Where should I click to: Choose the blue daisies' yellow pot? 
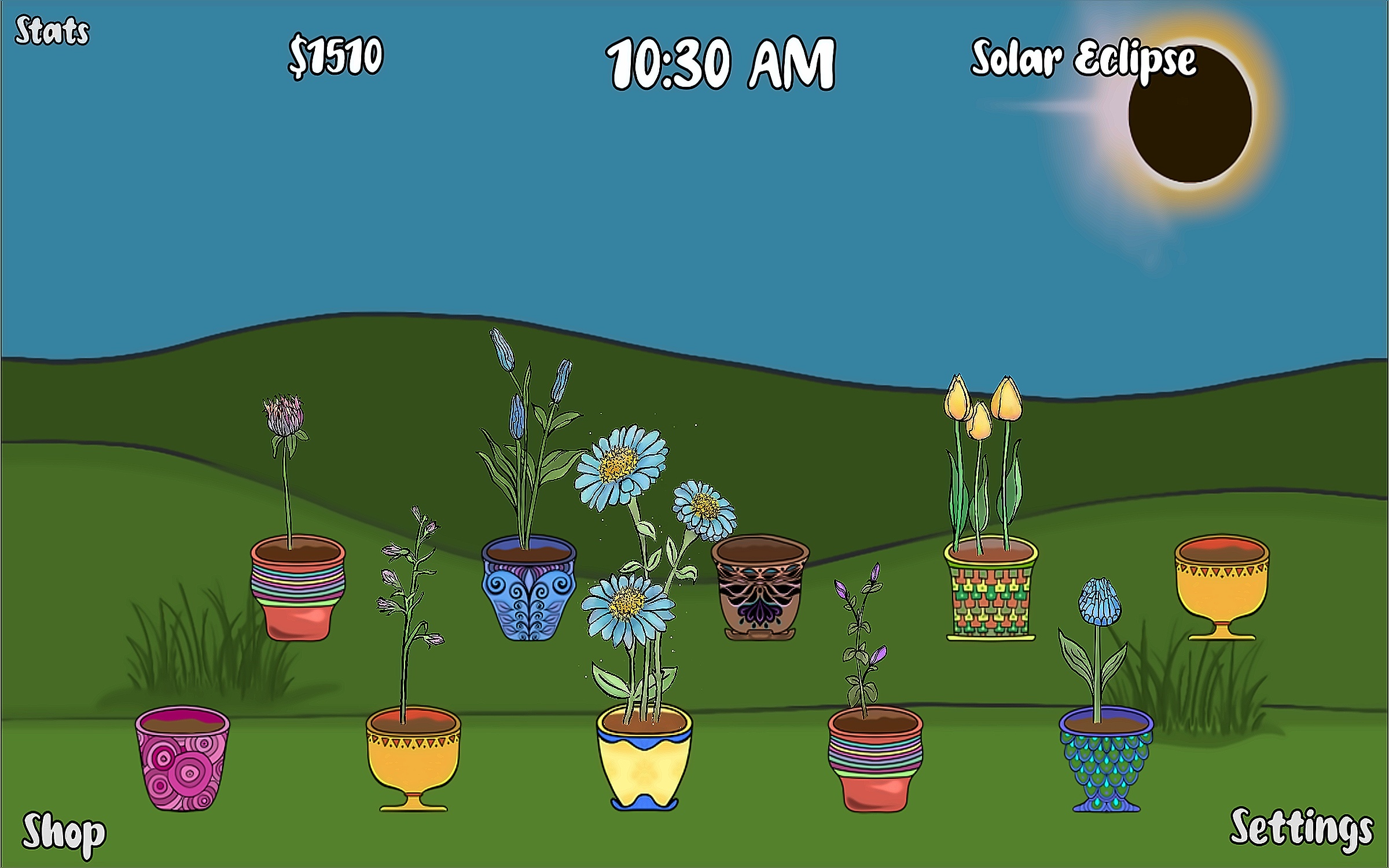tap(644, 758)
